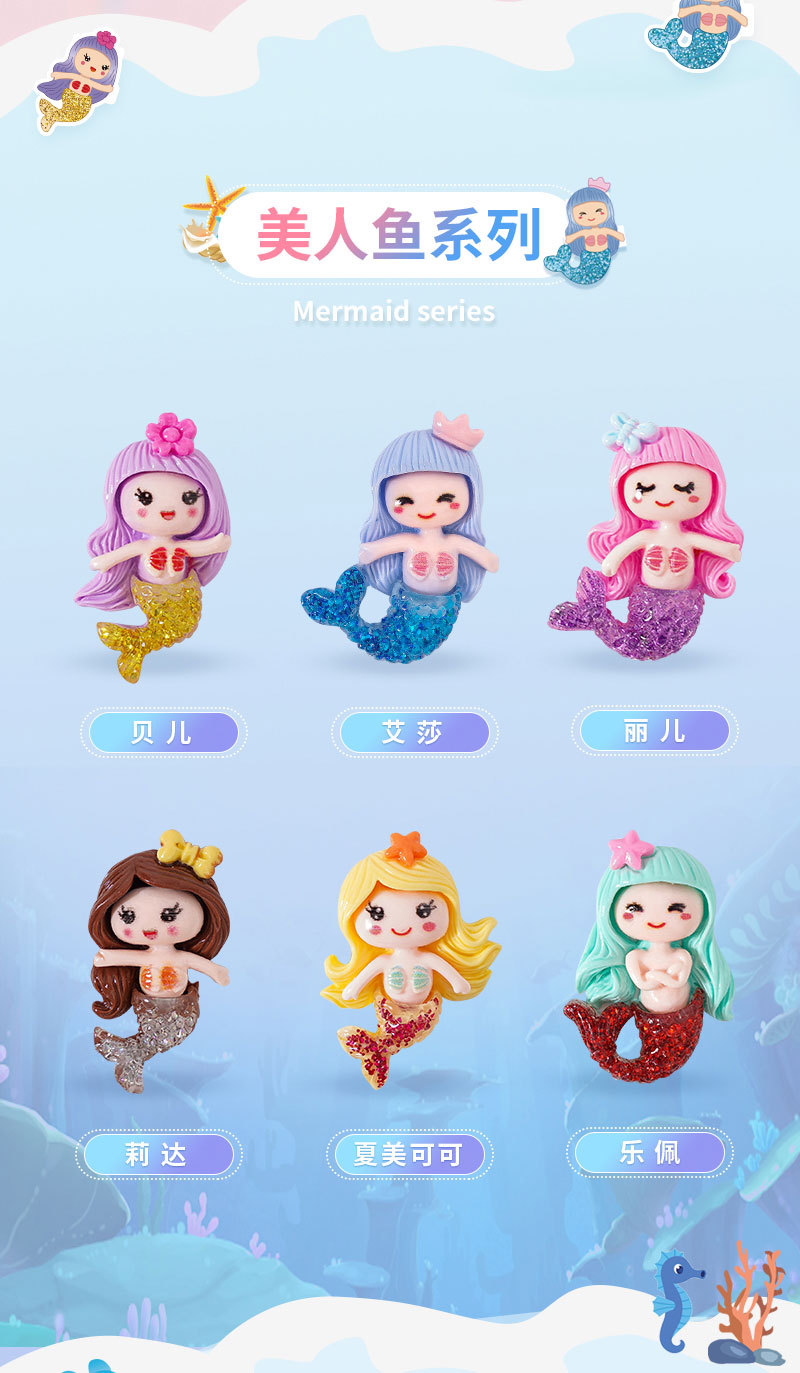The width and height of the screenshot is (800, 1373).
Task: Select the pink-haired mermaid with purple tail
Action: (650, 540)
